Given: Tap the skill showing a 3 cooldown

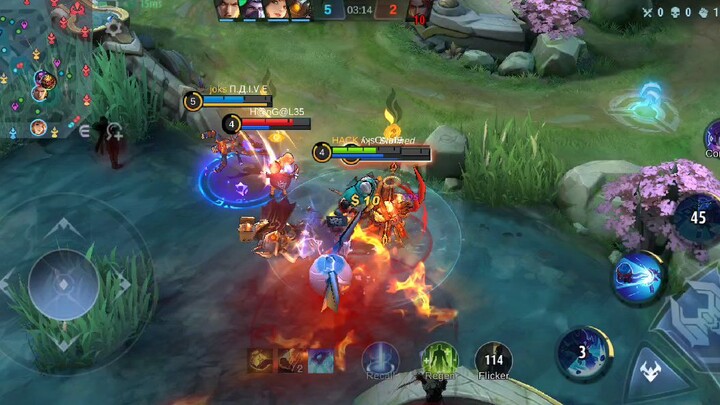Looking at the screenshot, I should tap(583, 351).
